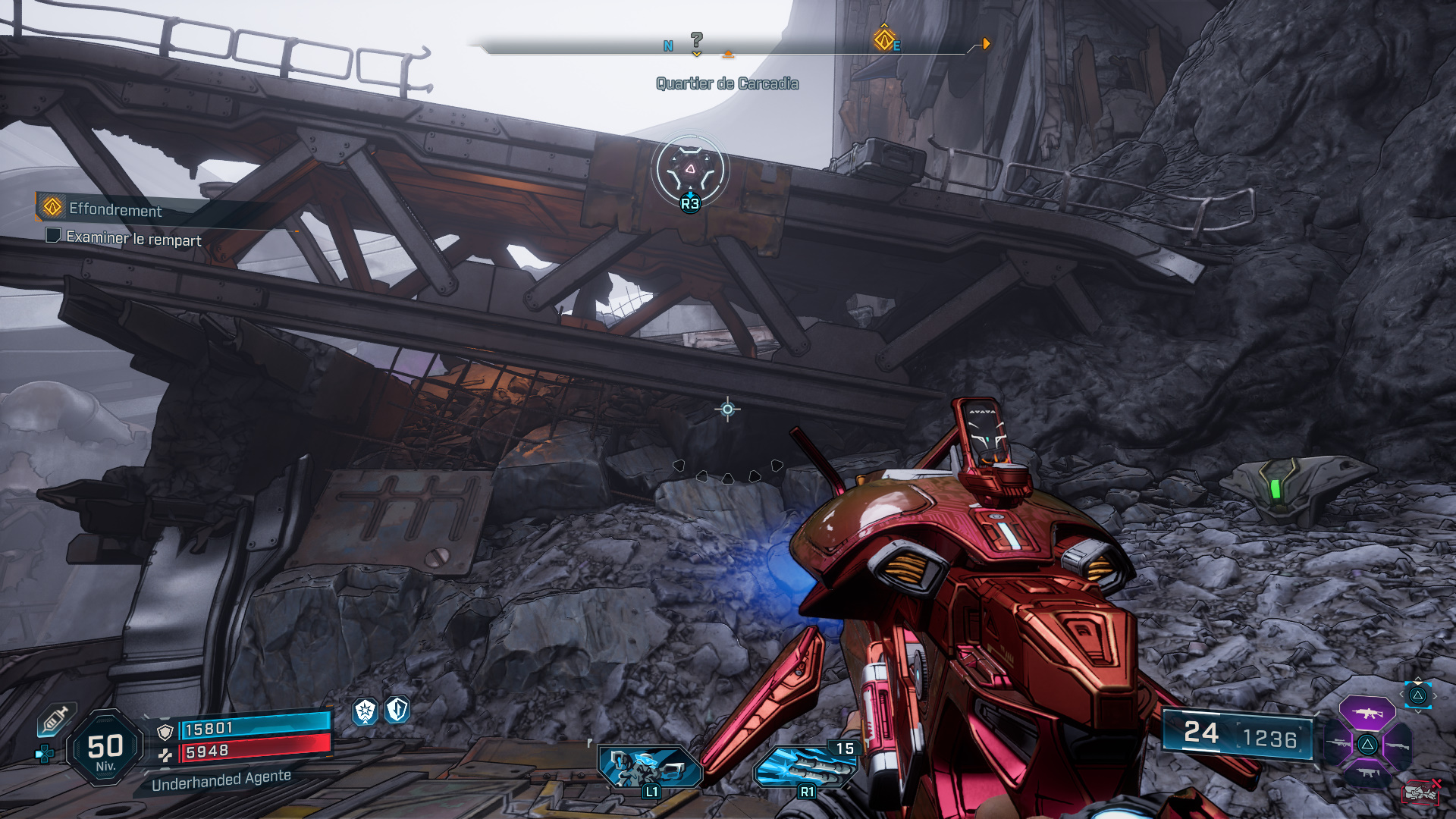Select the Effondrement mission banner

pyautogui.click(x=114, y=212)
